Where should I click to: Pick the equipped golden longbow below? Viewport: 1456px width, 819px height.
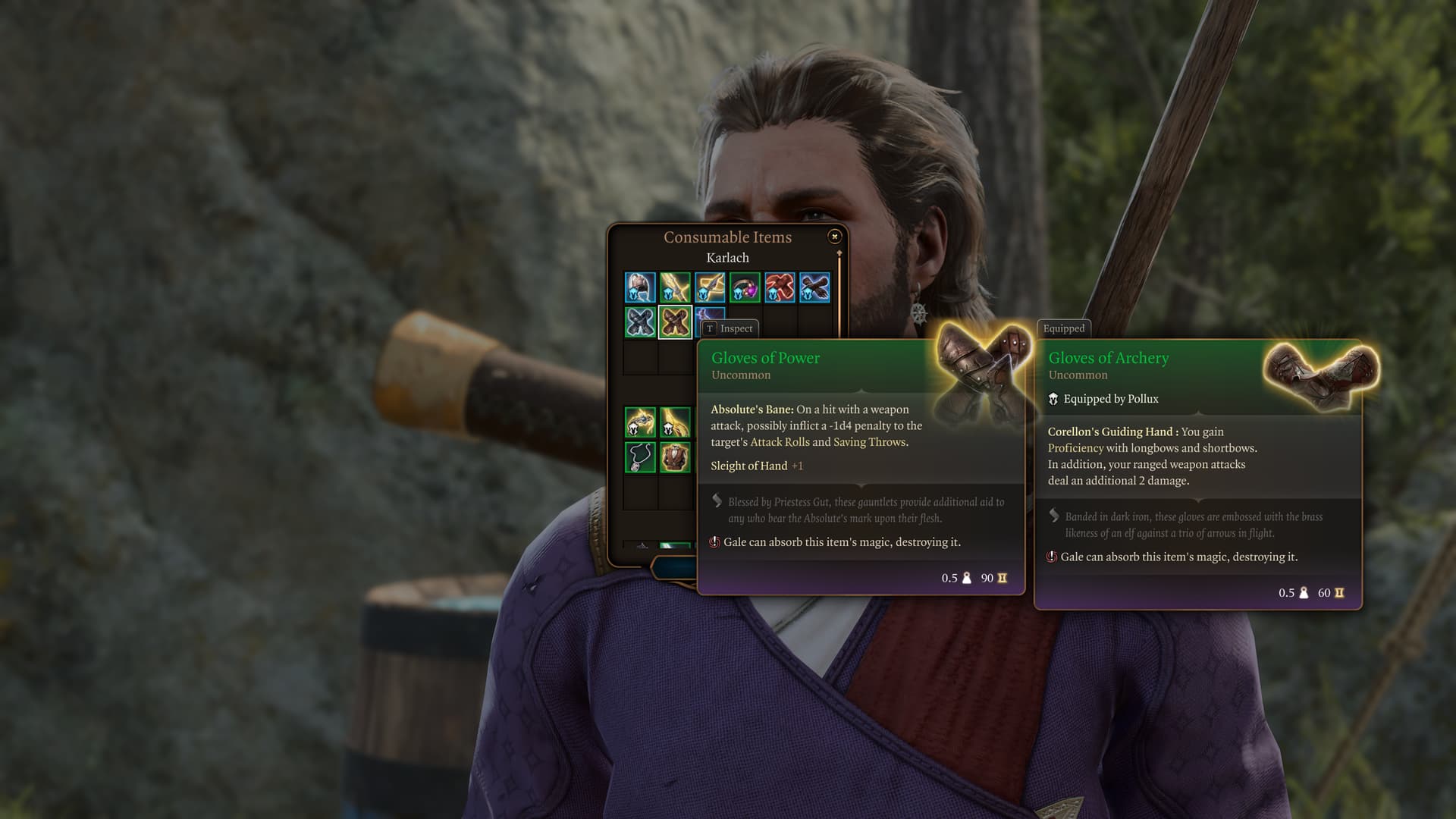[x=675, y=422]
